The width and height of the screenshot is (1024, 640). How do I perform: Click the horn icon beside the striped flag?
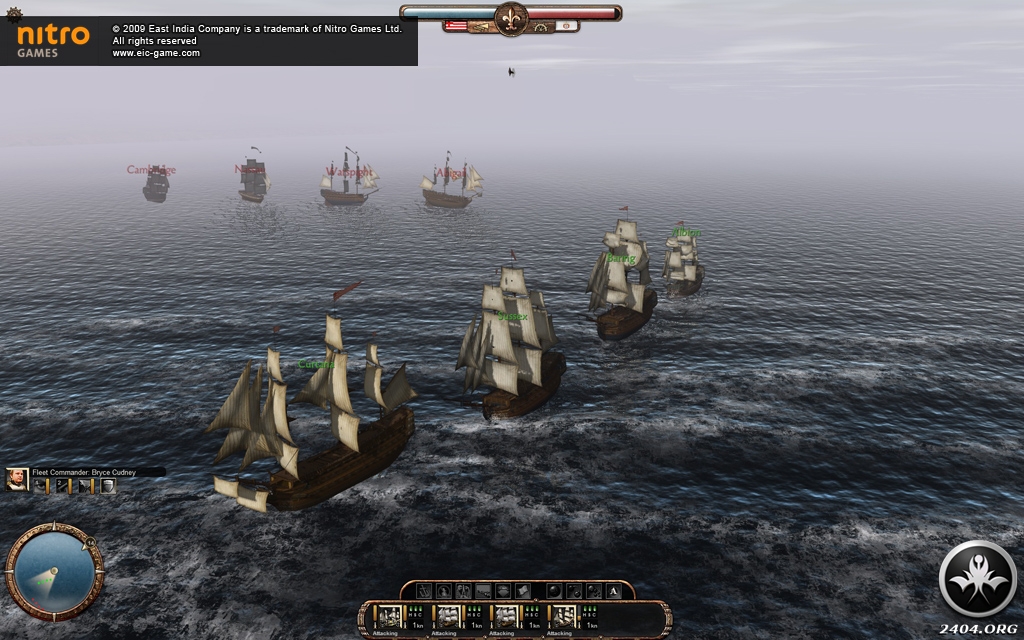point(481,27)
